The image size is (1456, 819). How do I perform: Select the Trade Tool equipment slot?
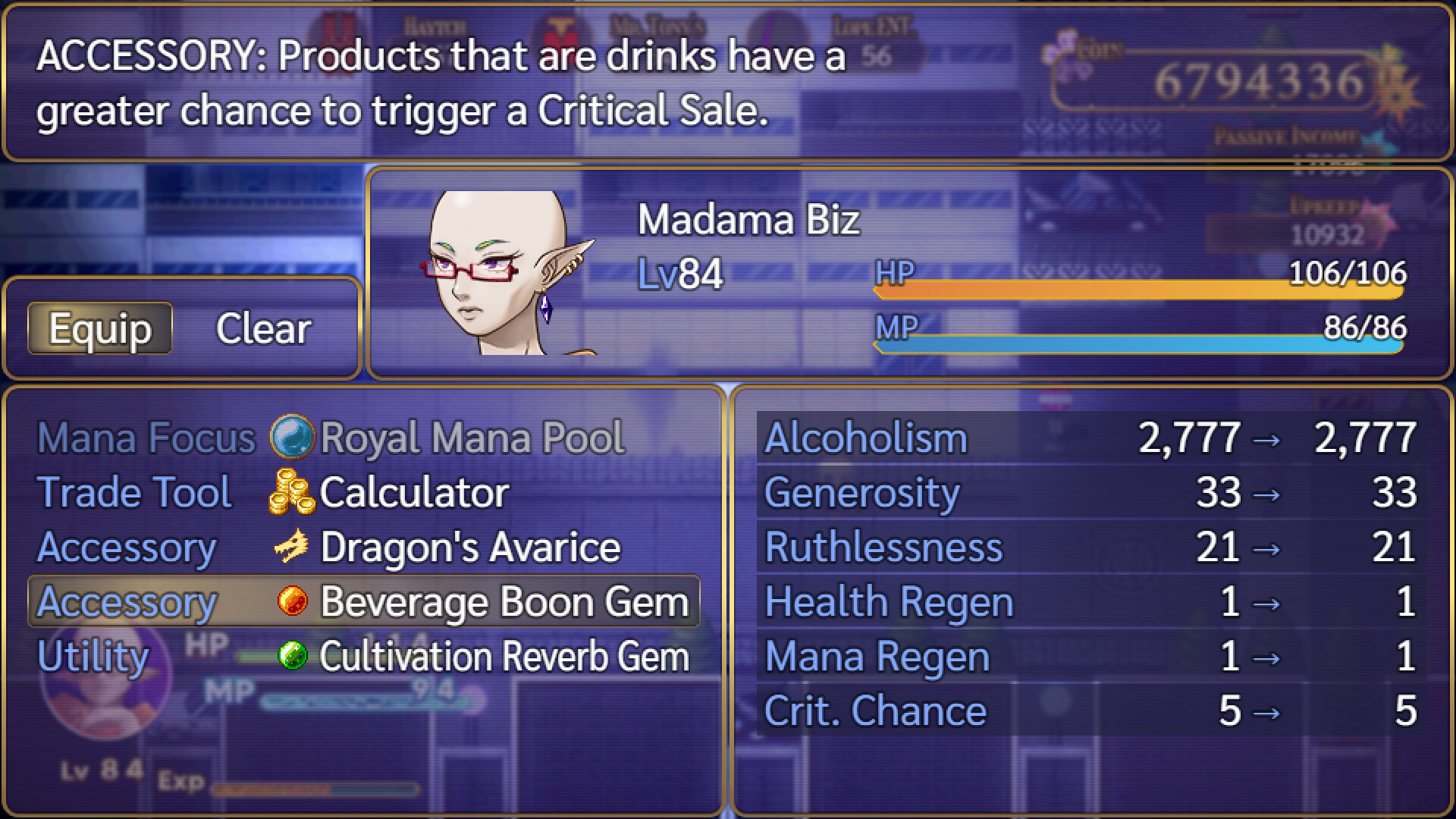135,491
